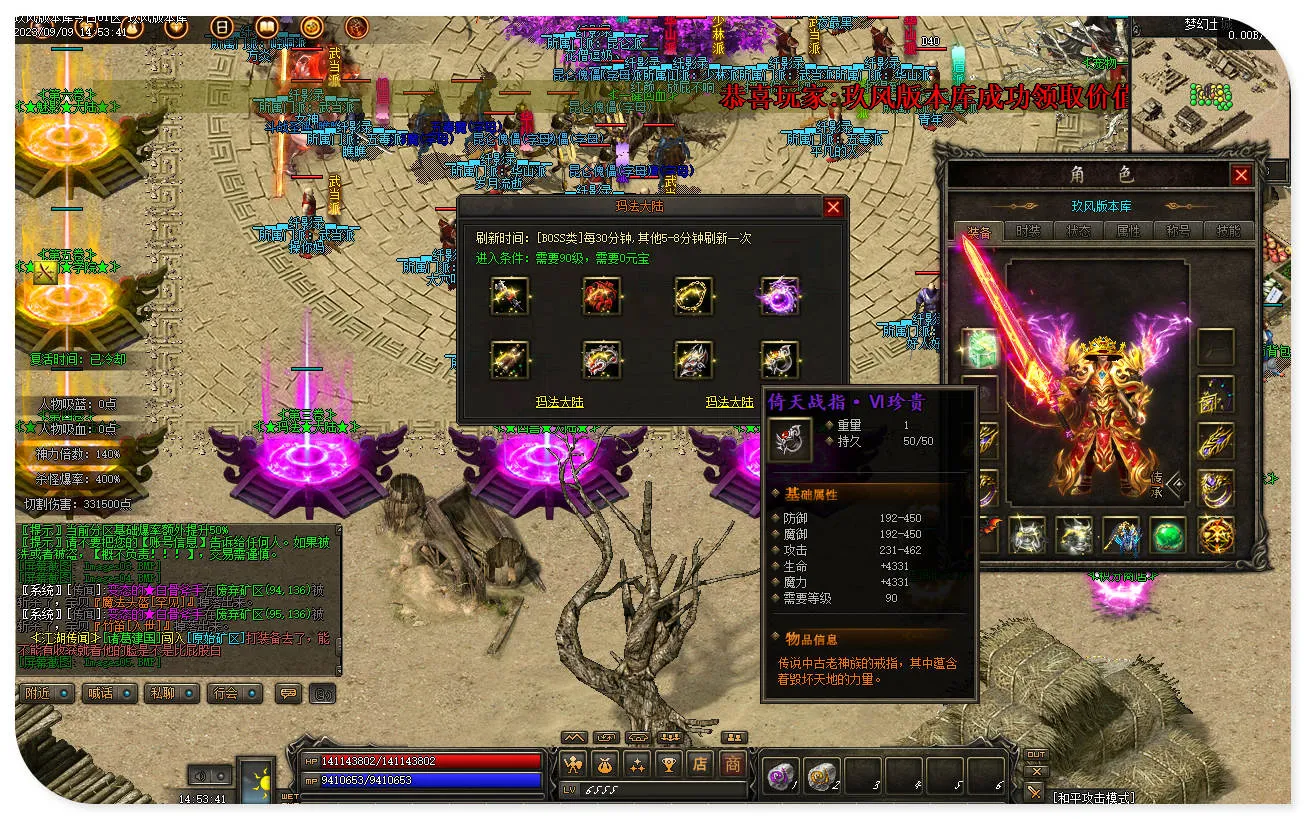This screenshot has height=819, width=1306.
Task: Open the 商 shop button
Action: [733, 765]
